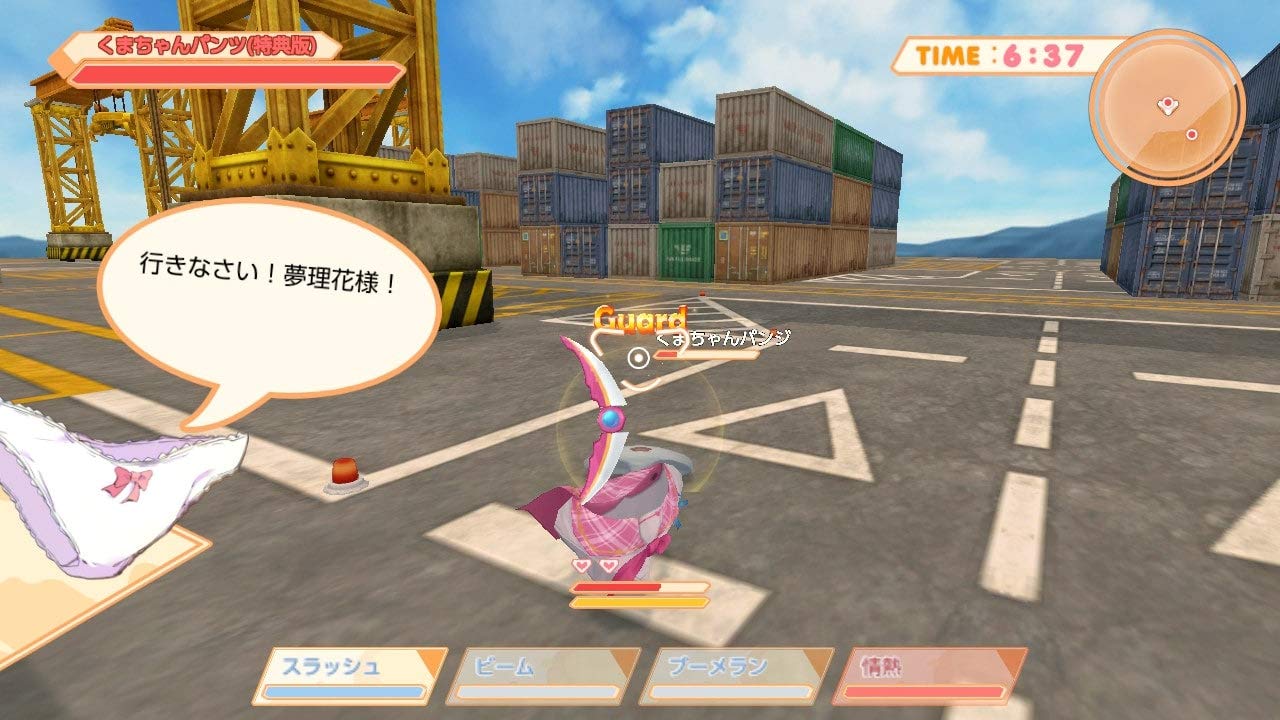The height and width of the screenshot is (720, 1280).
Task: Click the circular minimap radar
Action: coord(1166,108)
